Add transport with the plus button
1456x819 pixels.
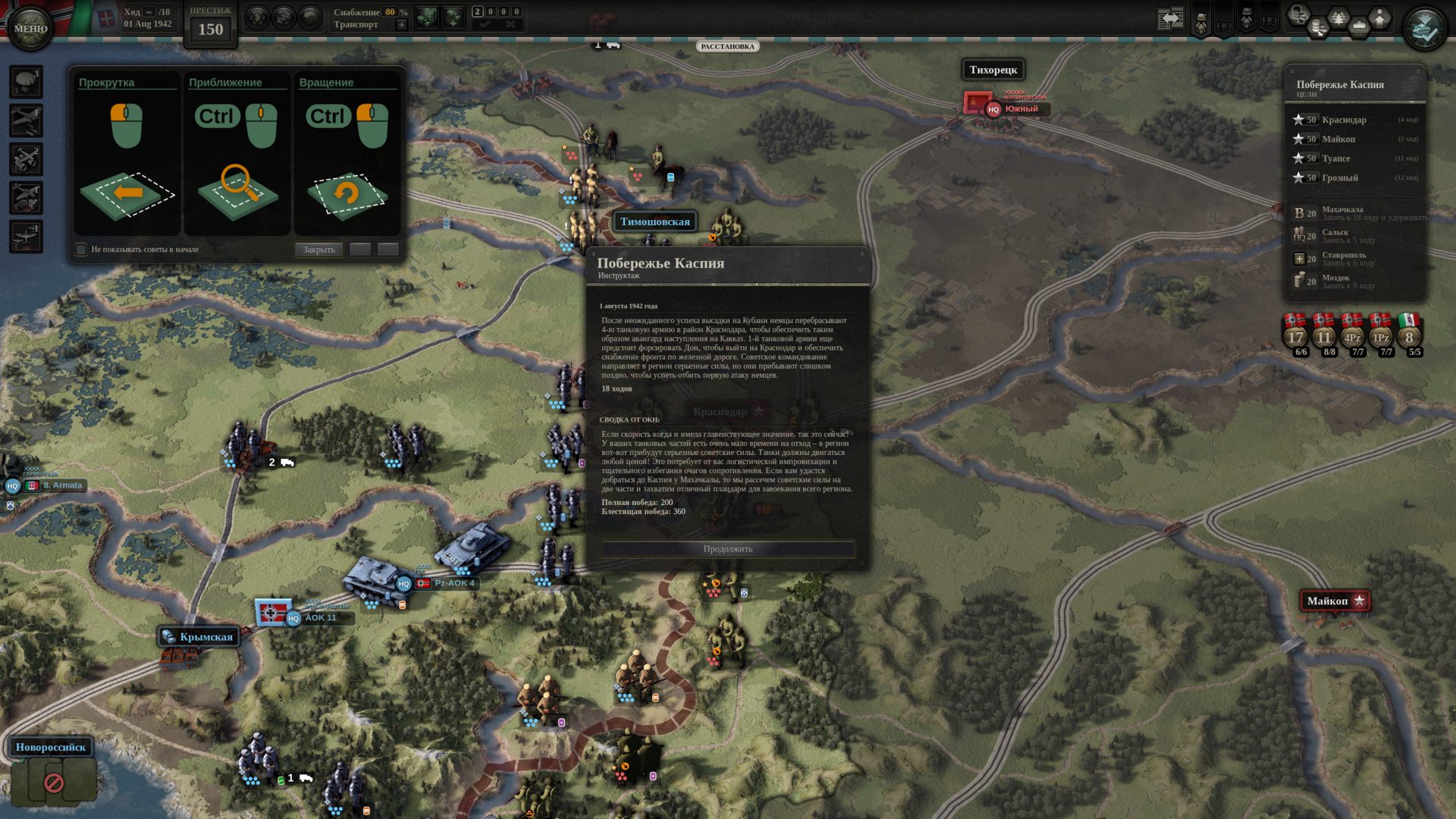point(402,25)
